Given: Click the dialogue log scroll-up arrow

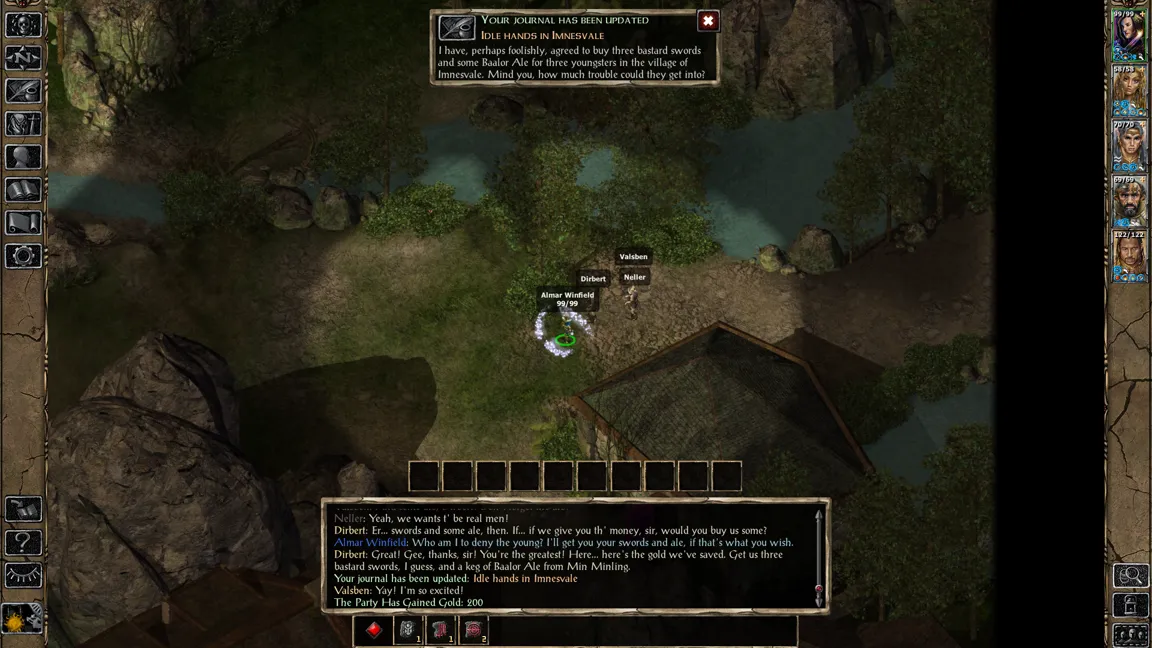Looking at the screenshot, I should pos(819,516).
